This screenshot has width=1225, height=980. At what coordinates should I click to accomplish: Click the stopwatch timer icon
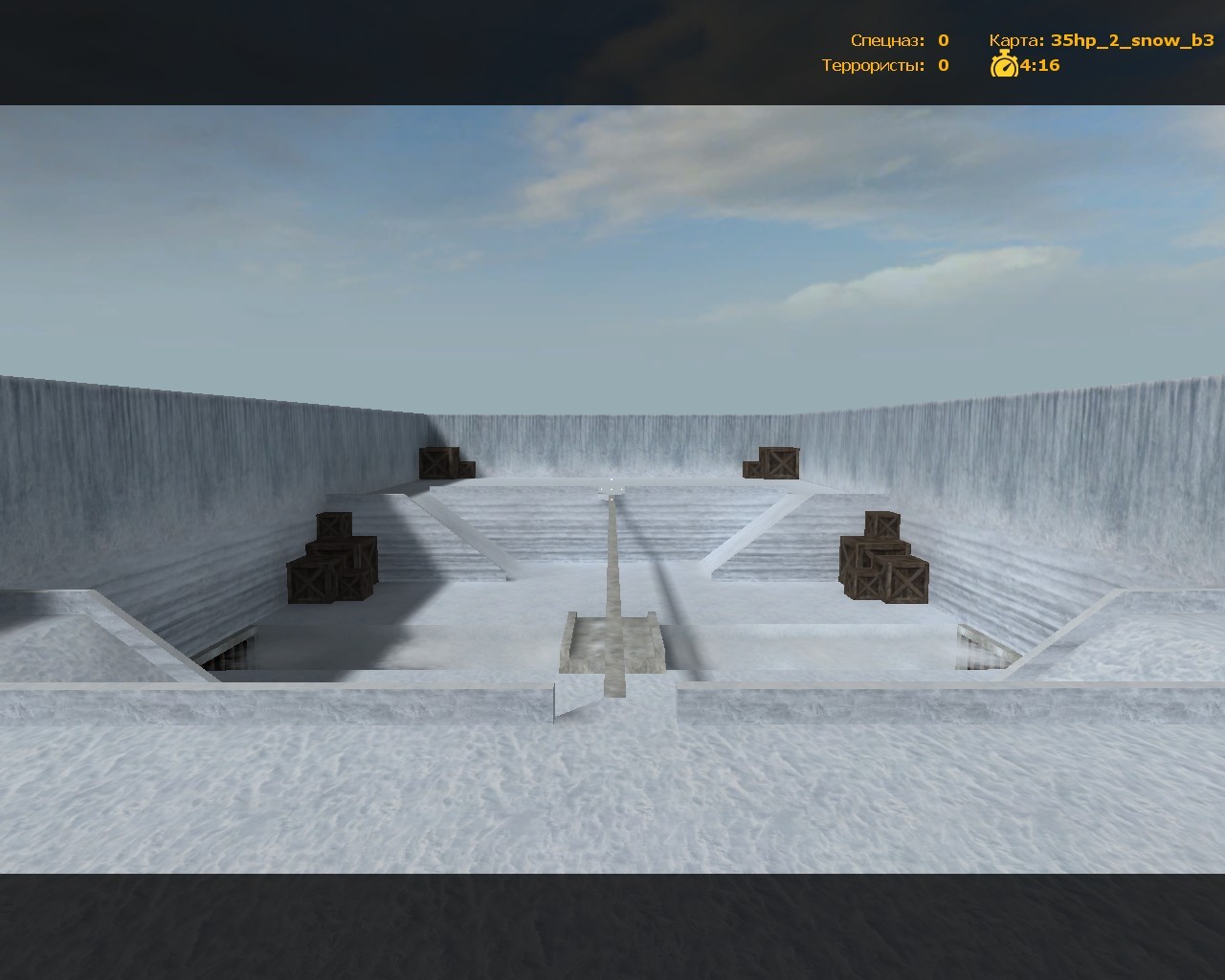[x=1003, y=67]
